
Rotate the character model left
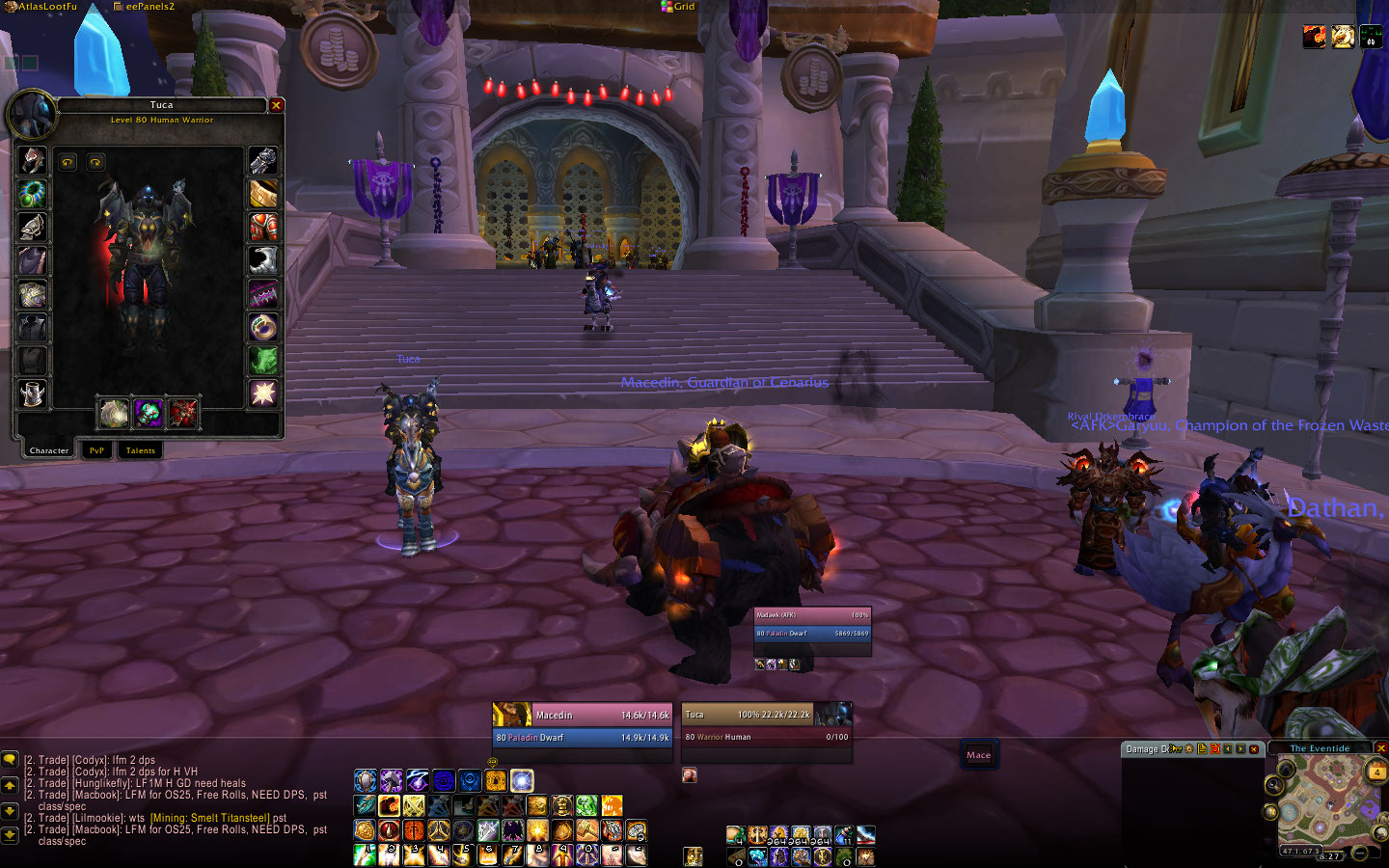pos(68,162)
